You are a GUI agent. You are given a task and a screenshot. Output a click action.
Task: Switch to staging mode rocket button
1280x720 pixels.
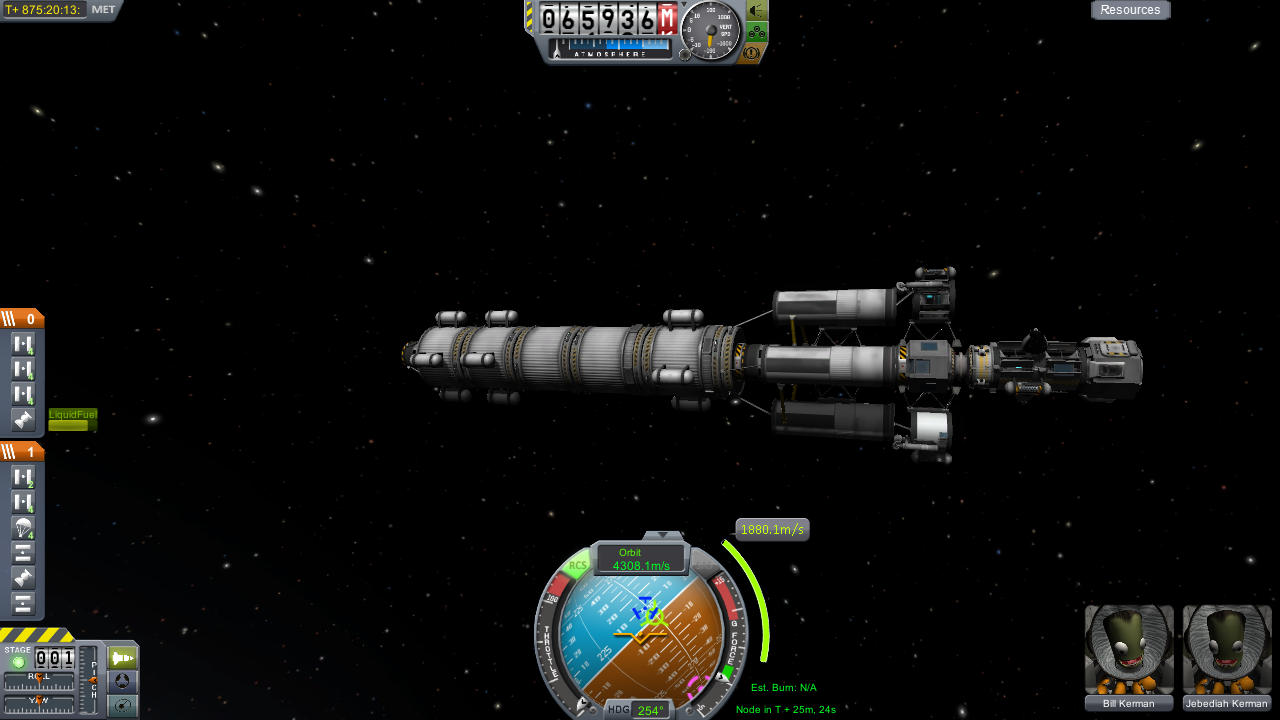[x=122, y=658]
